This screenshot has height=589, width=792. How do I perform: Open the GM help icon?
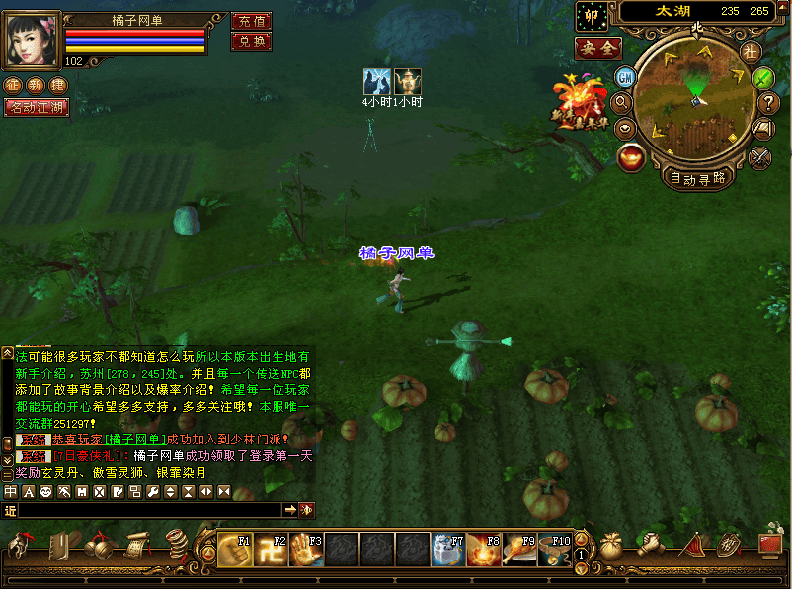pos(625,77)
